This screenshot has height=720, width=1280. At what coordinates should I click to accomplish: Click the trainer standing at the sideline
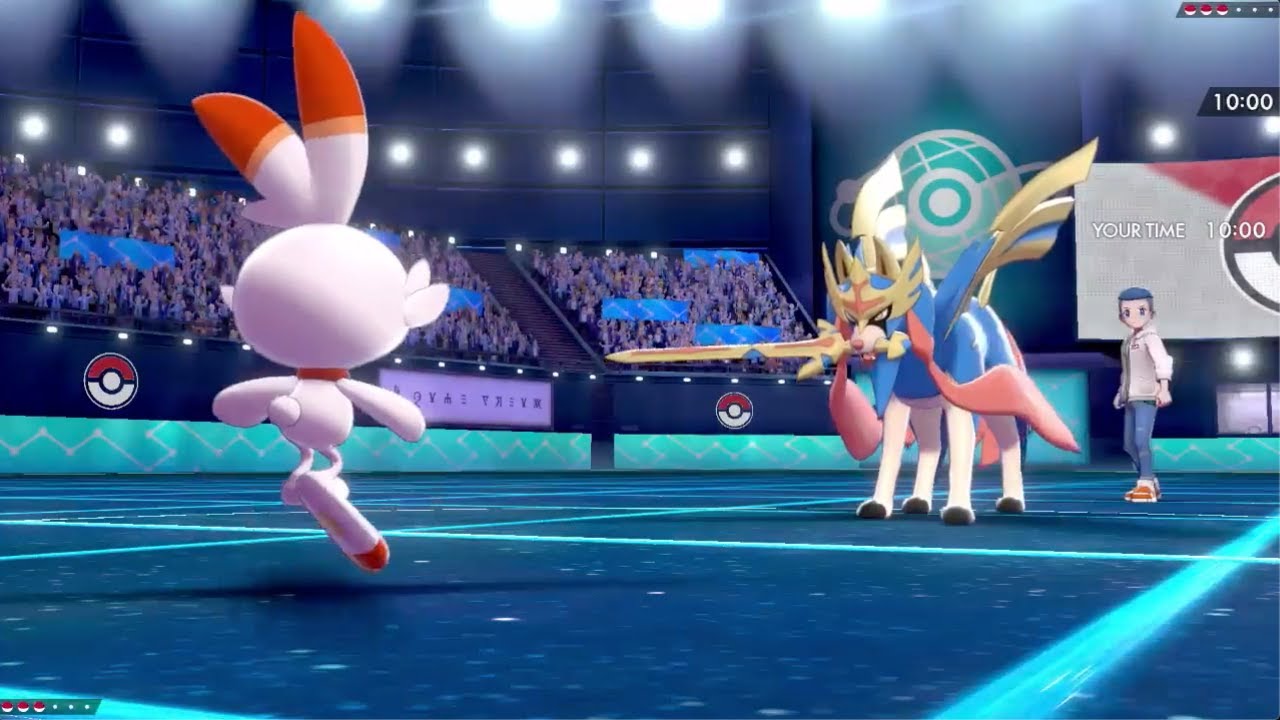pyautogui.click(x=1140, y=390)
